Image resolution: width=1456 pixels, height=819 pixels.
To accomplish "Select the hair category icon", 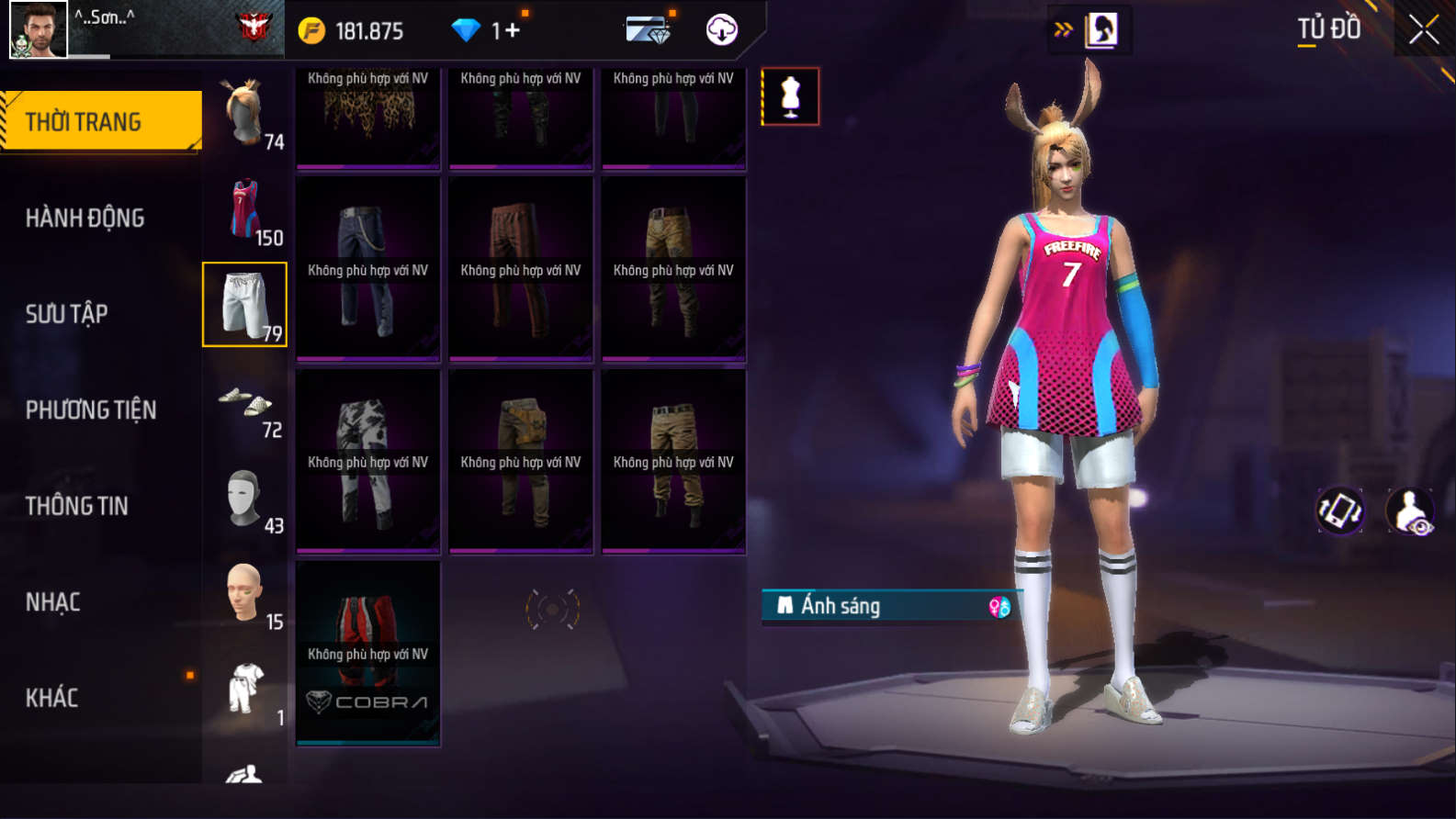I will [245, 114].
